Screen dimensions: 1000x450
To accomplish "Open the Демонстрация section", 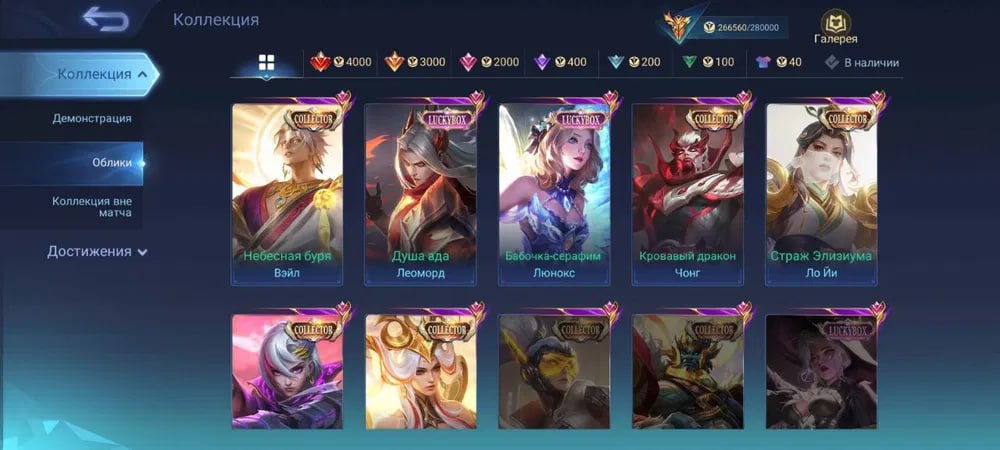I will click(92, 119).
